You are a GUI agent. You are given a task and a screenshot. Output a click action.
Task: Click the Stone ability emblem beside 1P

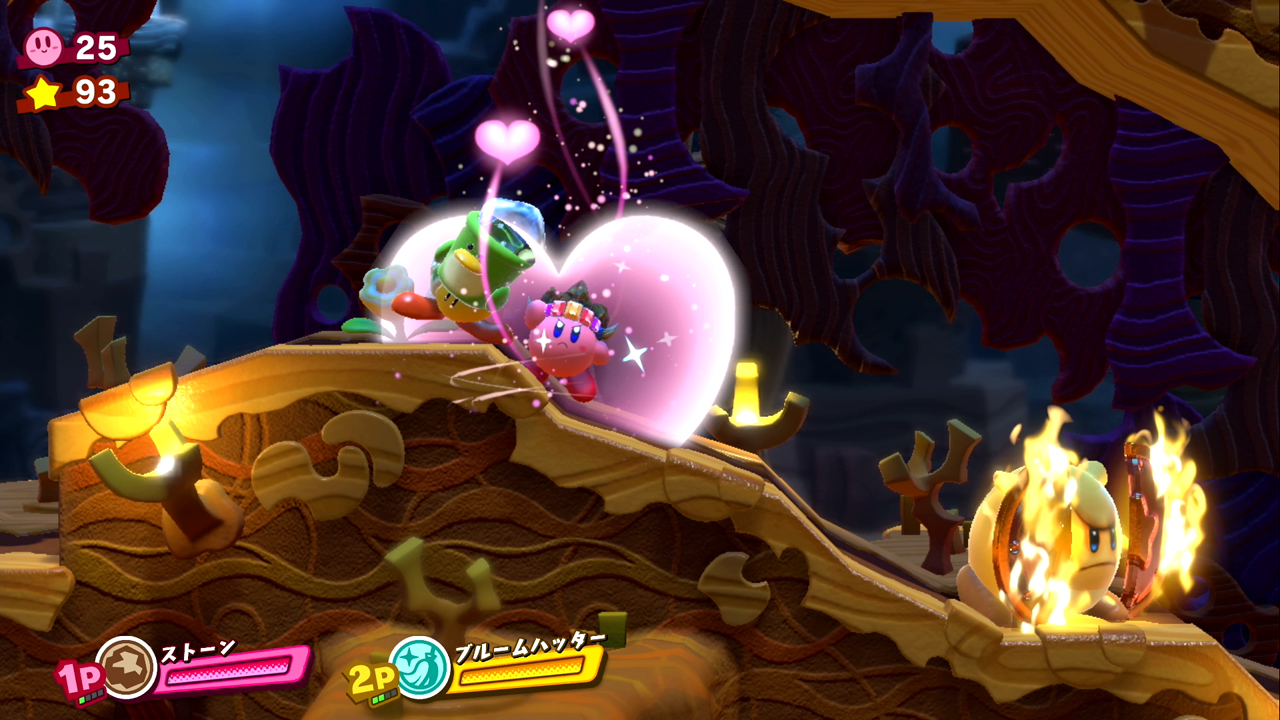[x=126, y=666]
